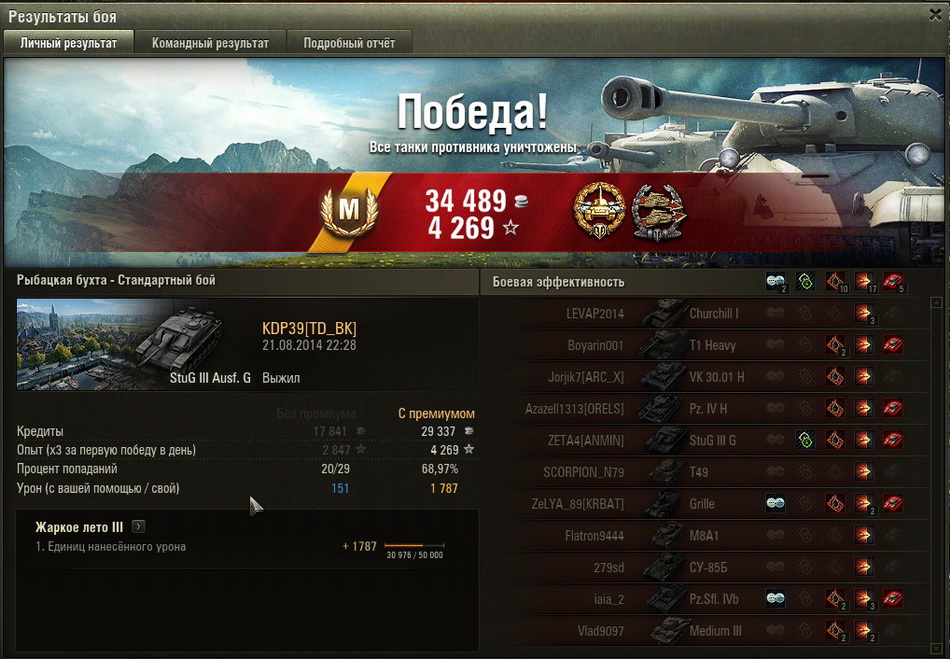The image size is (950, 659).
Task: Show the Подробный отчёт tab
Action: (349, 43)
